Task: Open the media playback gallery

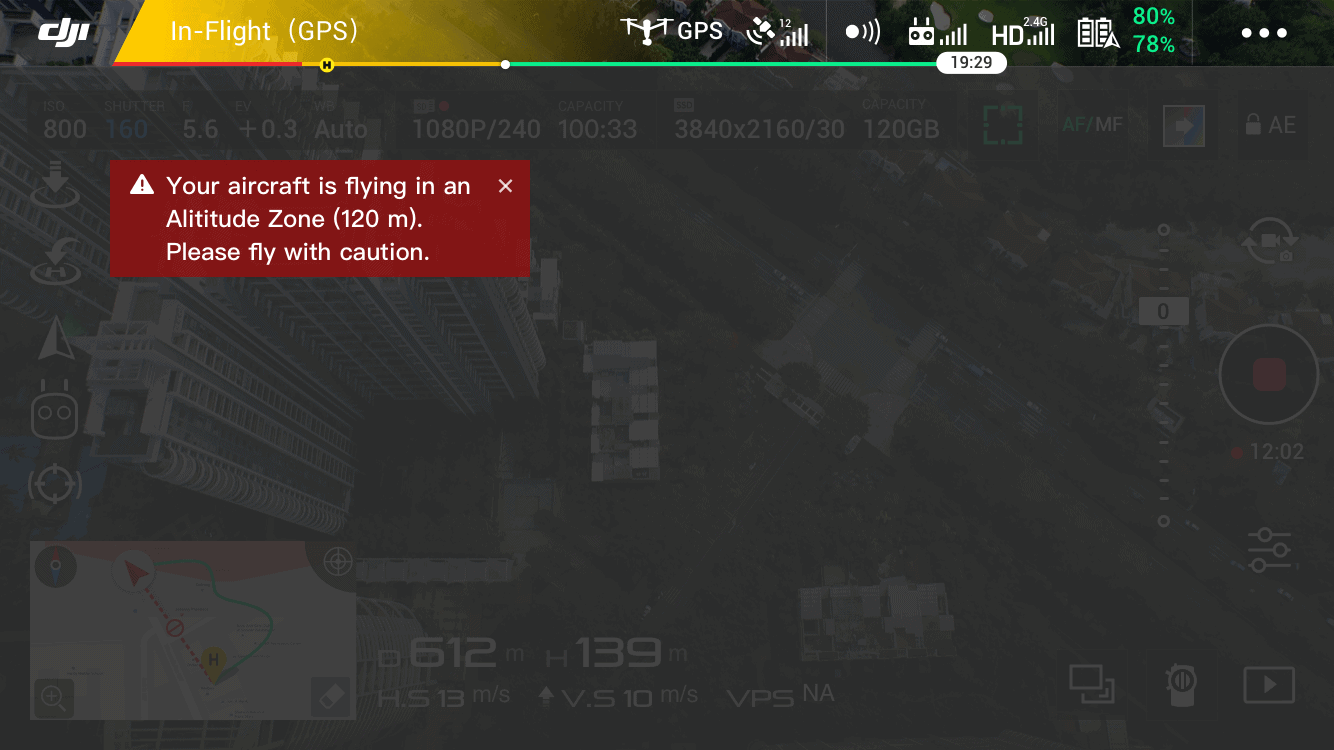Action: (x=1268, y=685)
